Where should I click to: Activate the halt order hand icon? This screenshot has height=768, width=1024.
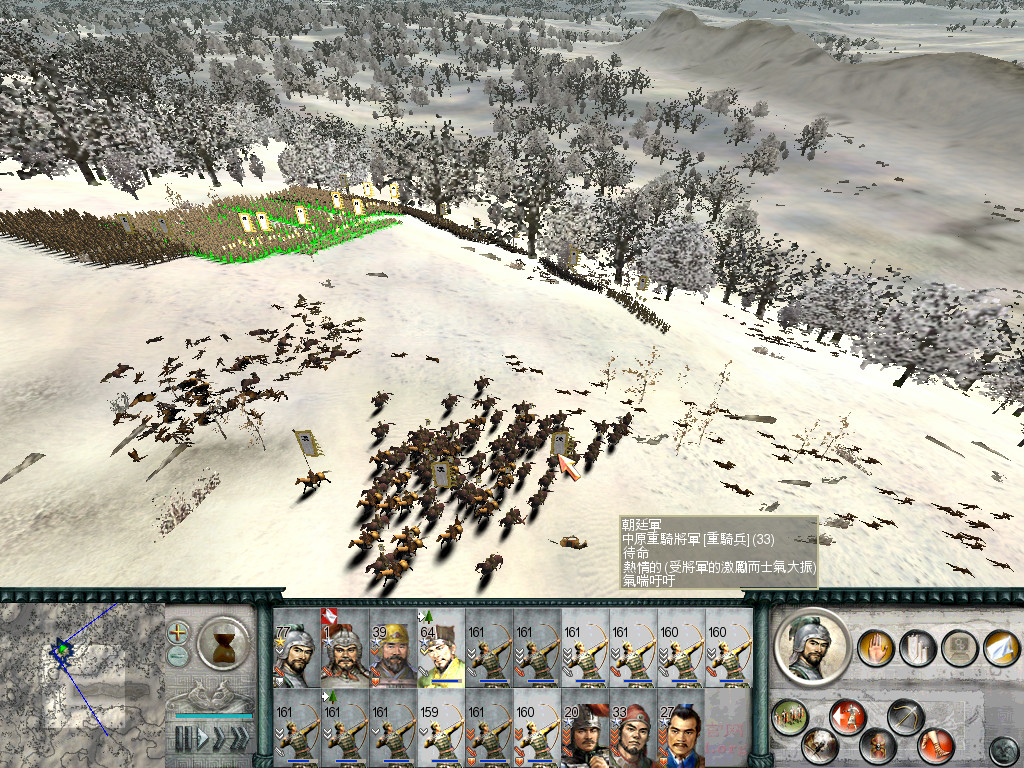click(x=875, y=649)
